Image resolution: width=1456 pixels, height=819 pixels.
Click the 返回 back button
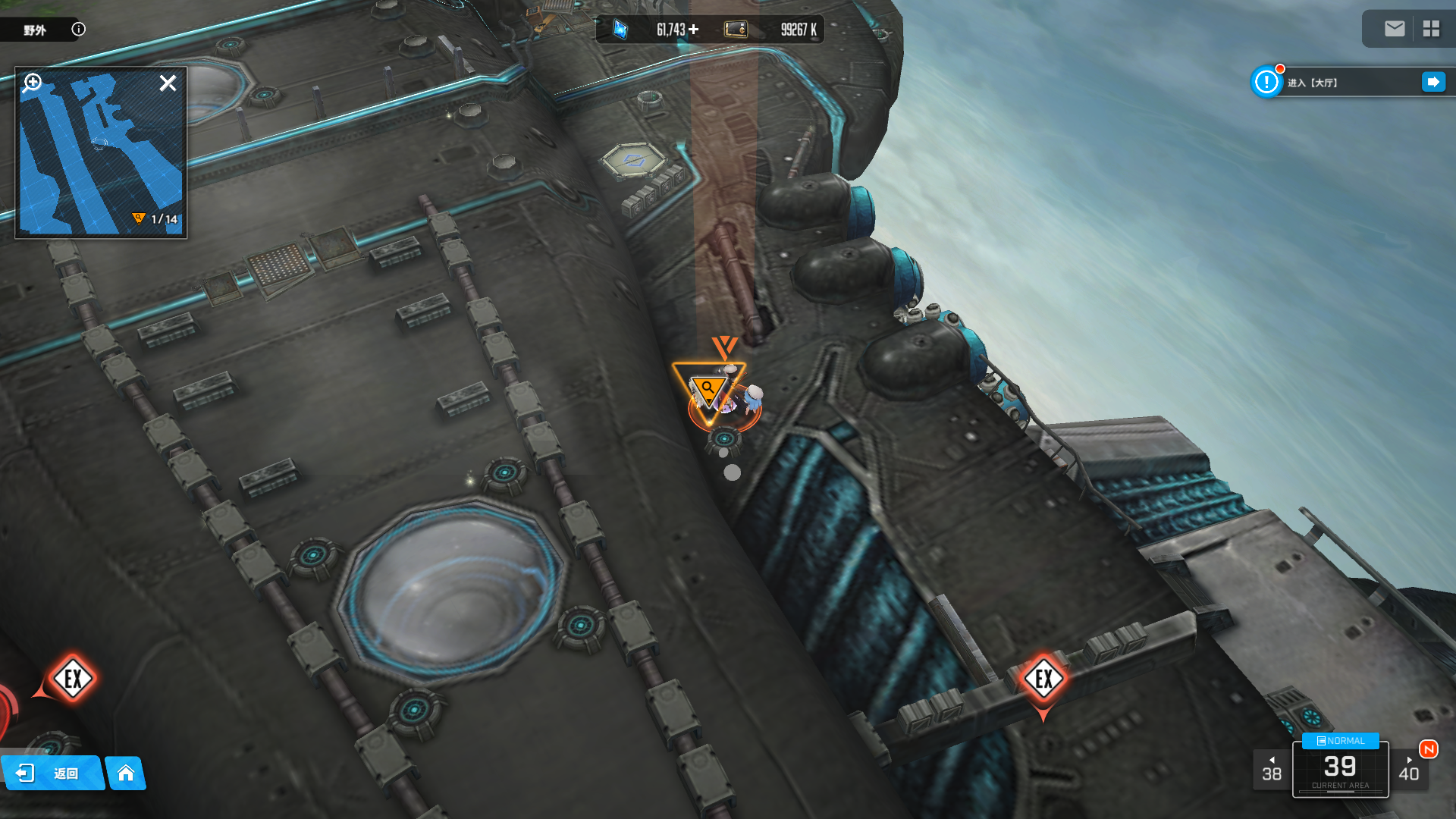click(52, 773)
